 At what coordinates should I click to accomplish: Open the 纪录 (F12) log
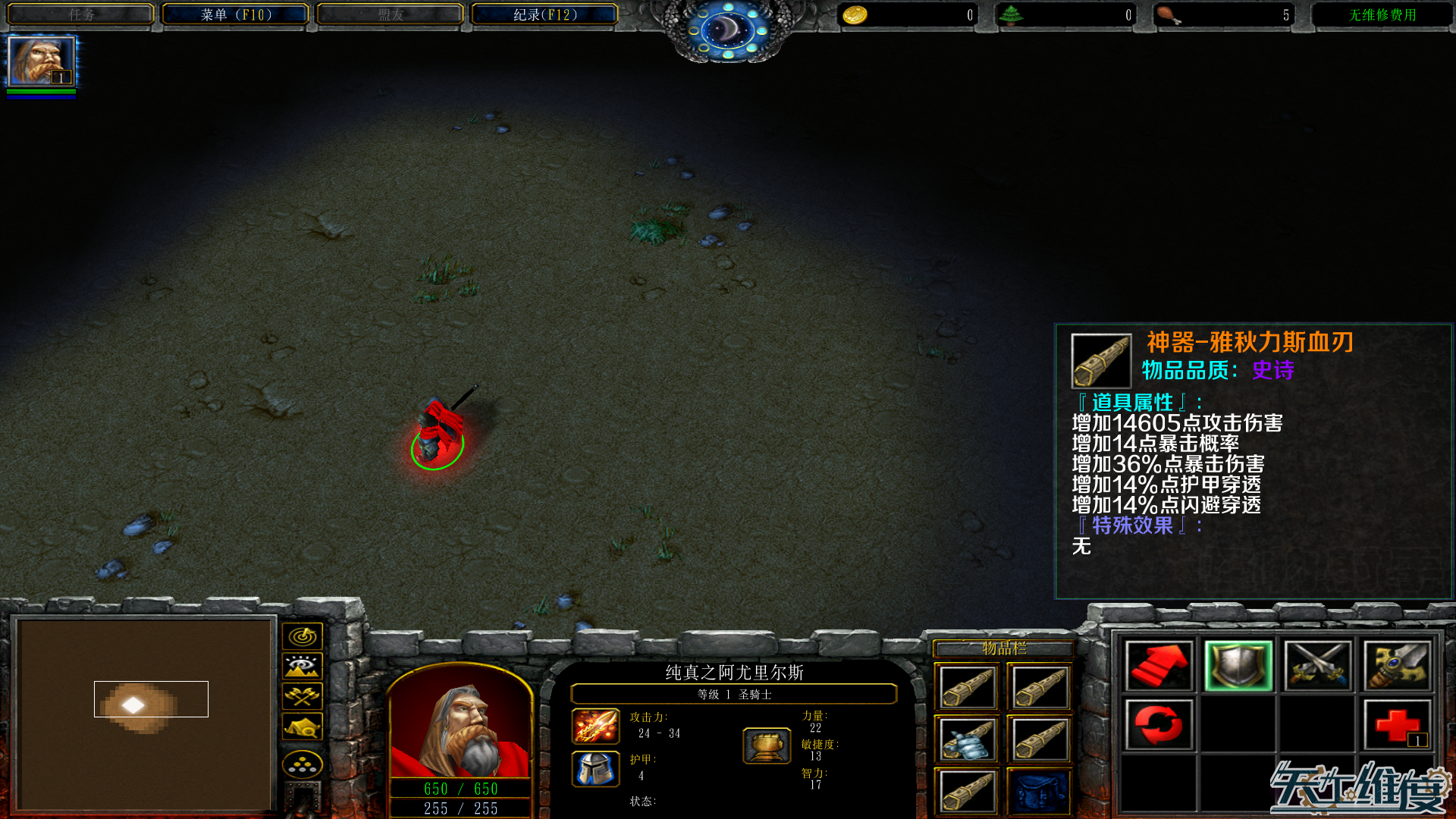(x=544, y=15)
